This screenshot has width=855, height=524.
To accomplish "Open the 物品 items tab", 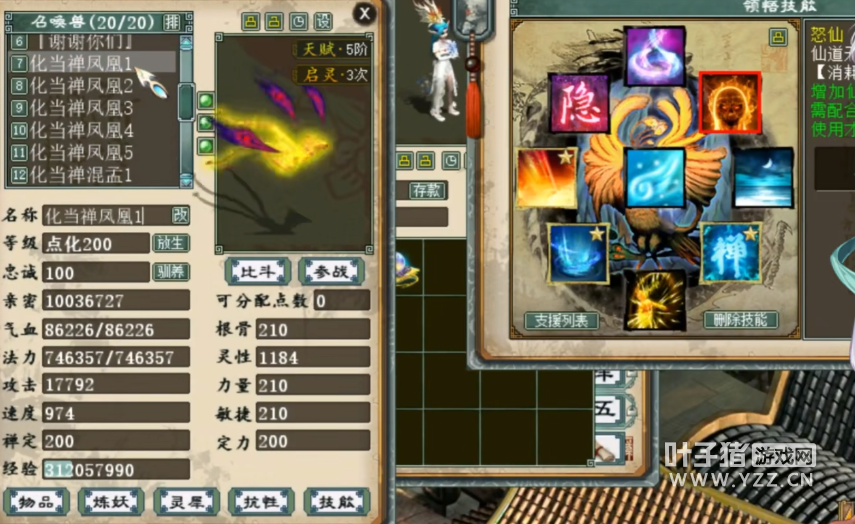I will tap(36, 502).
